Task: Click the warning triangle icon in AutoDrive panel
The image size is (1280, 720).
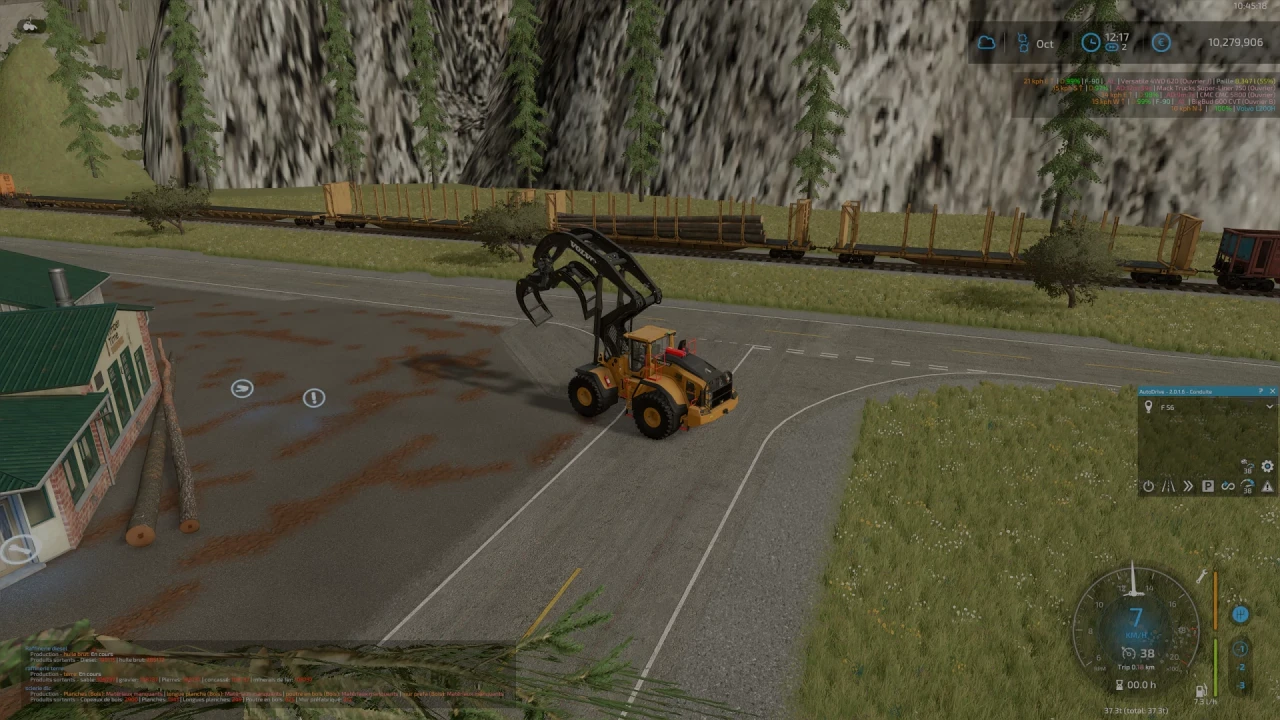Action: pyautogui.click(x=1267, y=487)
